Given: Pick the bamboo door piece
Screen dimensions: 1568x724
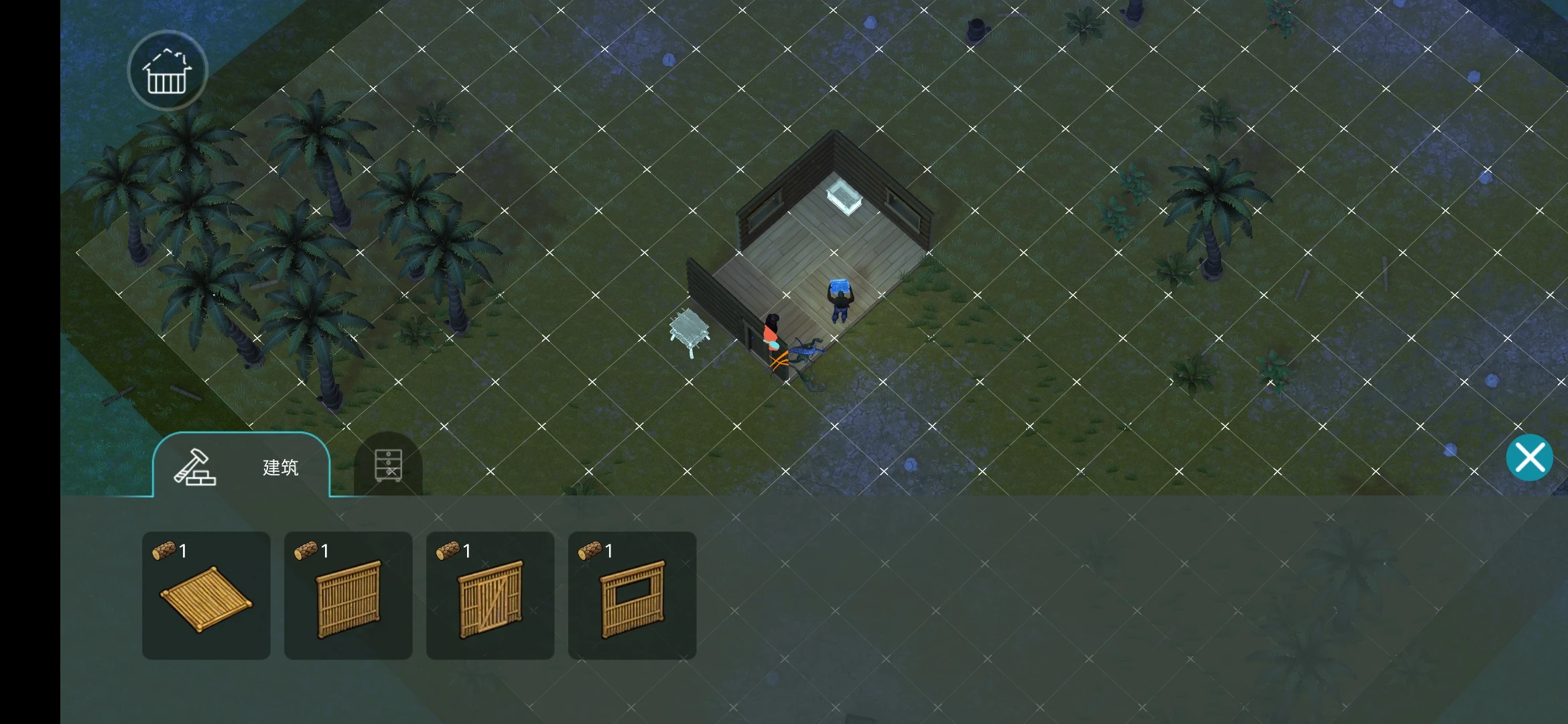Looking at the screenshot, I should pos(491,596).
